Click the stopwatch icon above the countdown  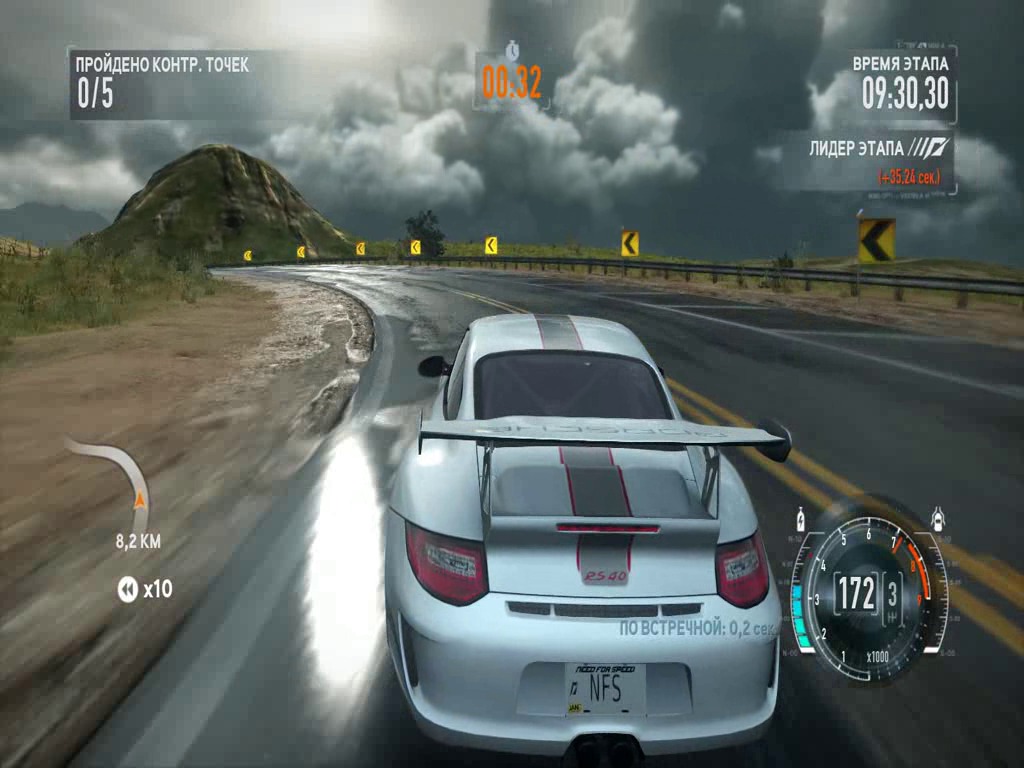512,49
